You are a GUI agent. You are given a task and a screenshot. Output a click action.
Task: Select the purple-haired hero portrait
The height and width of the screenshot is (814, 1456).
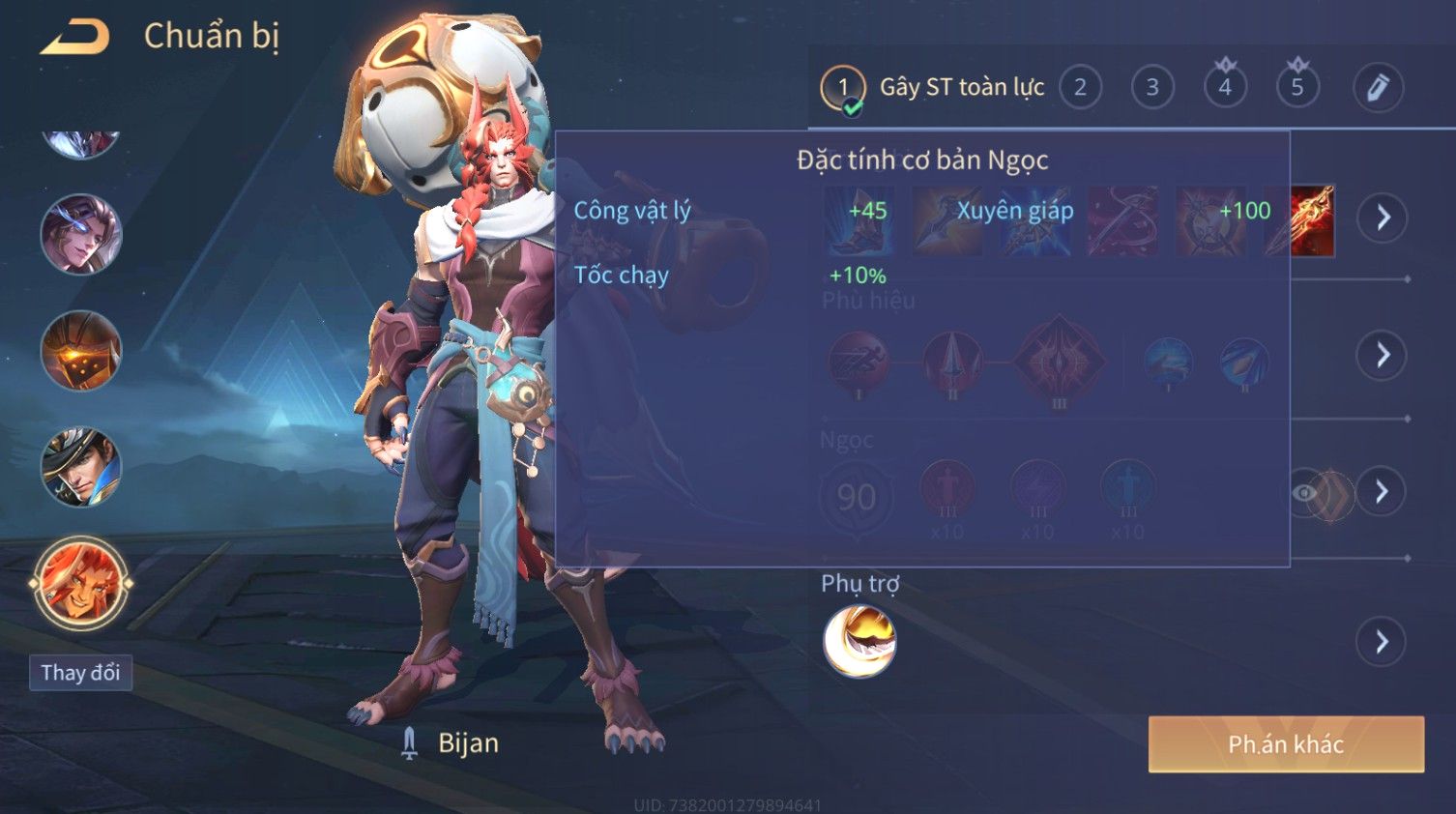point(81,235)
